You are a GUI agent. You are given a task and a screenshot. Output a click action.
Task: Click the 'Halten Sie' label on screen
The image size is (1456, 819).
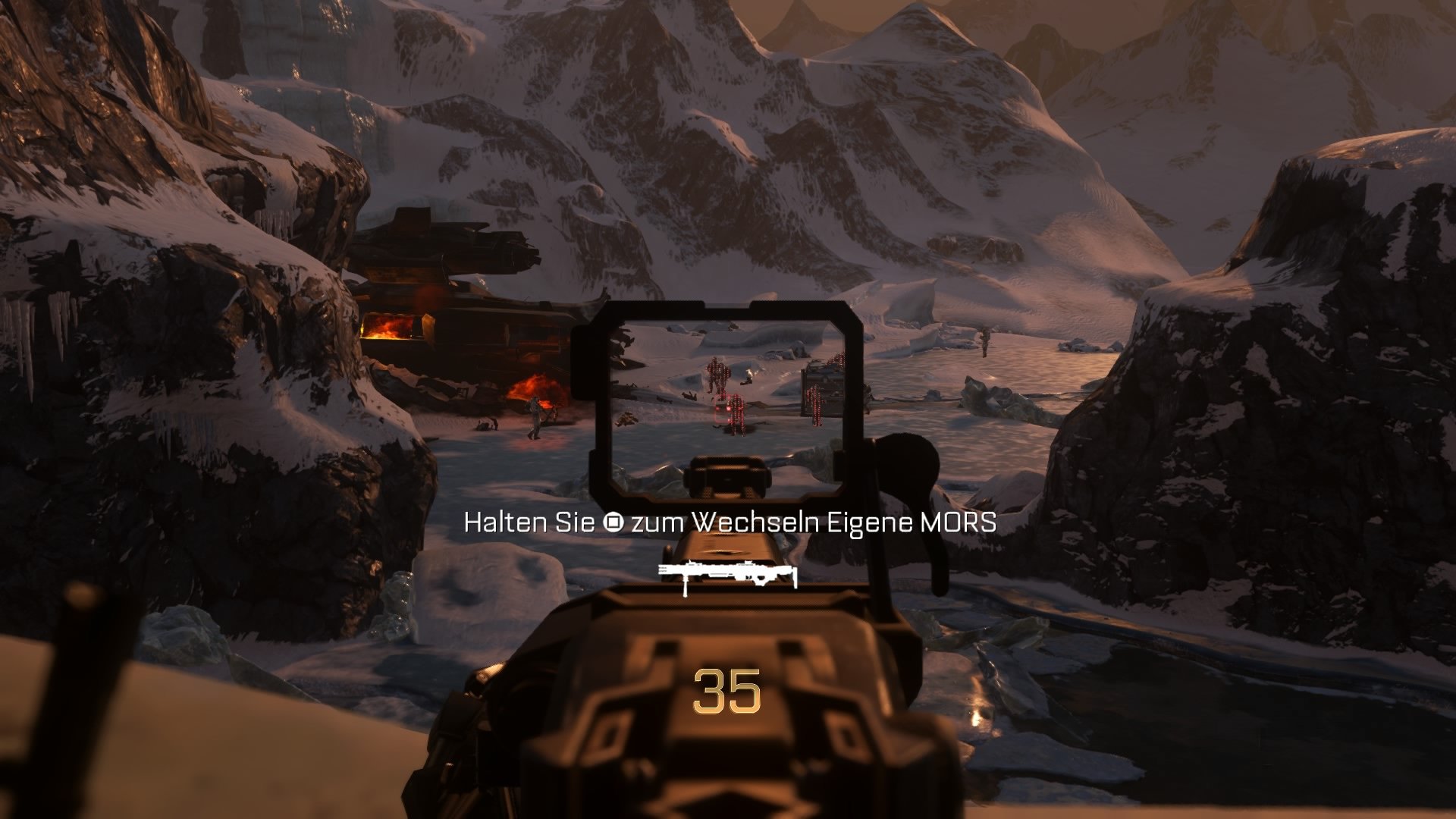coord(531,522)
